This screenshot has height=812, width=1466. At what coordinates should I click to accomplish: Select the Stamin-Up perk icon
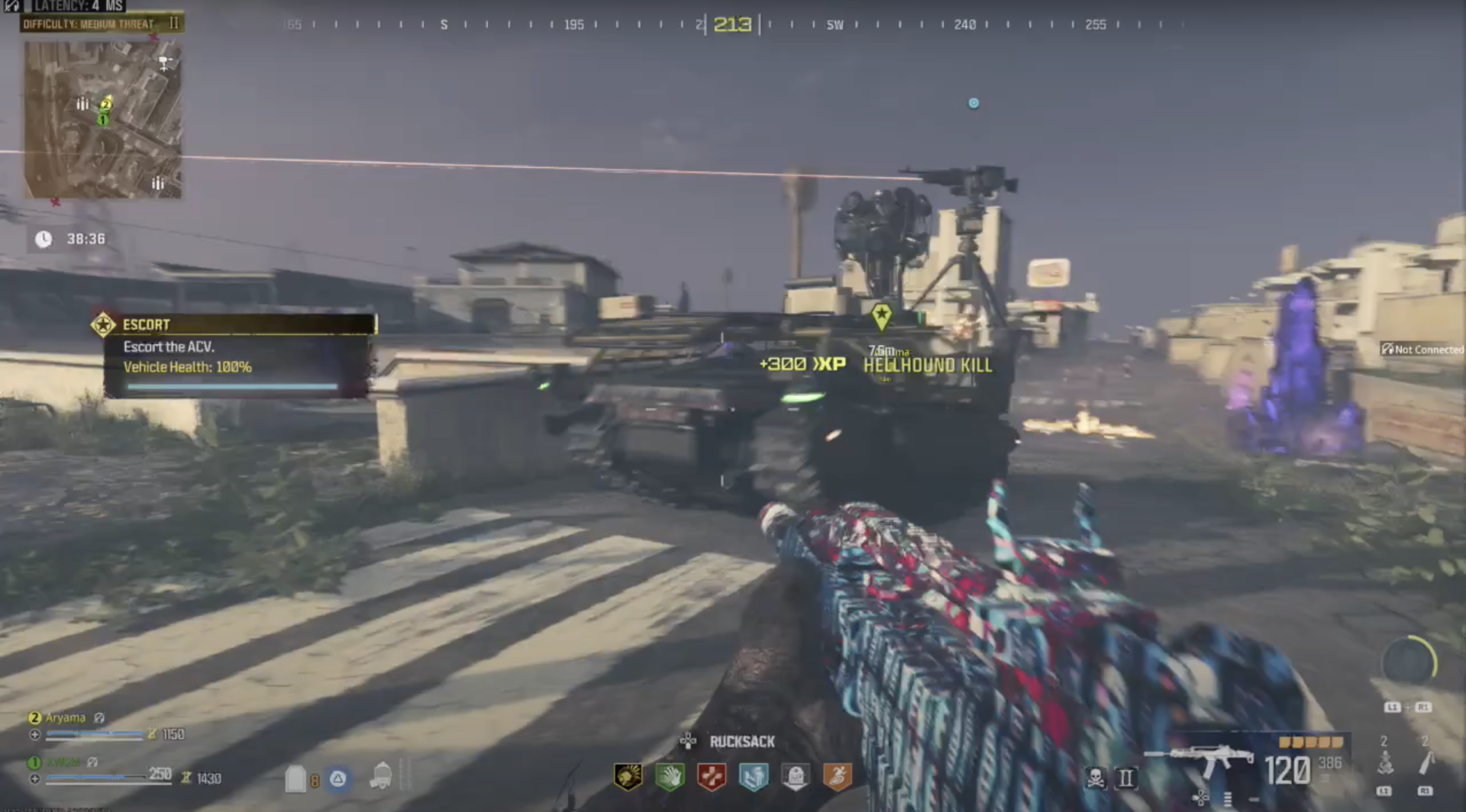point(838,776)
